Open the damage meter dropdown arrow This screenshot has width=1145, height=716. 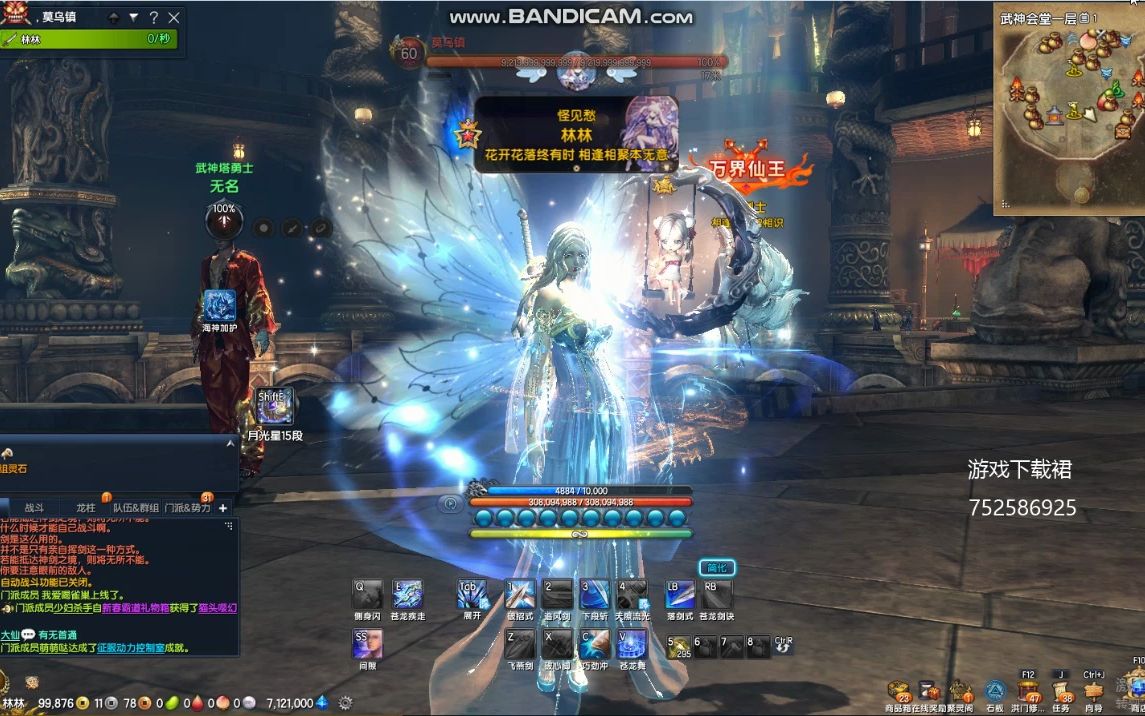coord(133,17)
